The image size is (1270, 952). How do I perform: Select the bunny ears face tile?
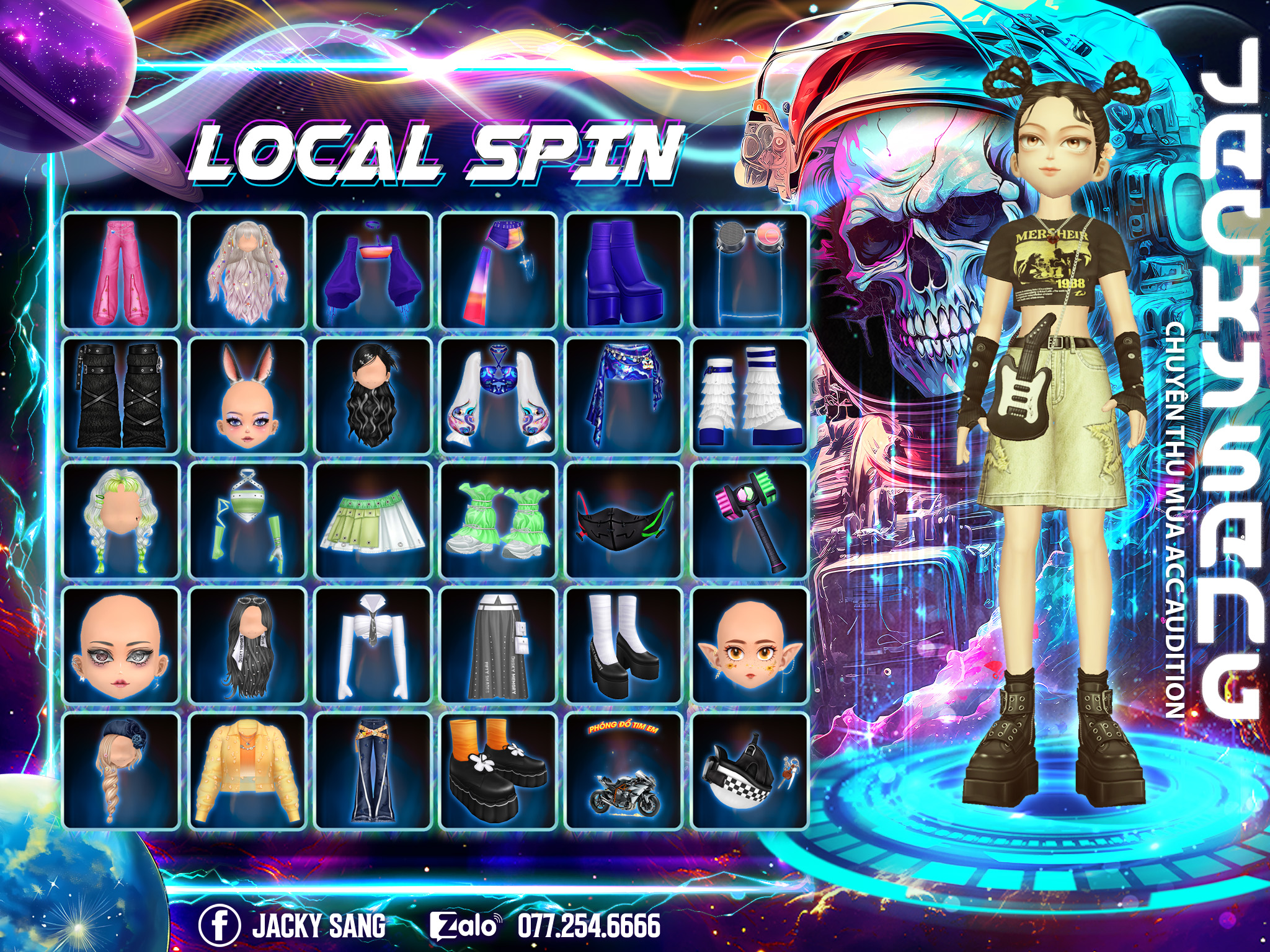(247, 397)
